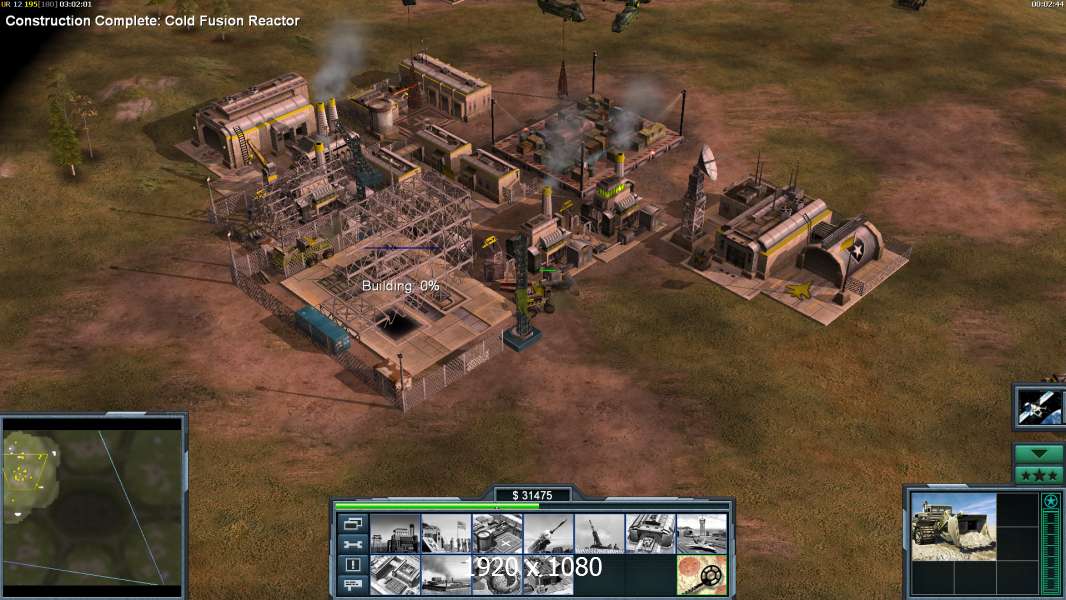Screen dimensions: 1066x600
Task: Open the exclamation mark alert button
Action: pos(352,565)
